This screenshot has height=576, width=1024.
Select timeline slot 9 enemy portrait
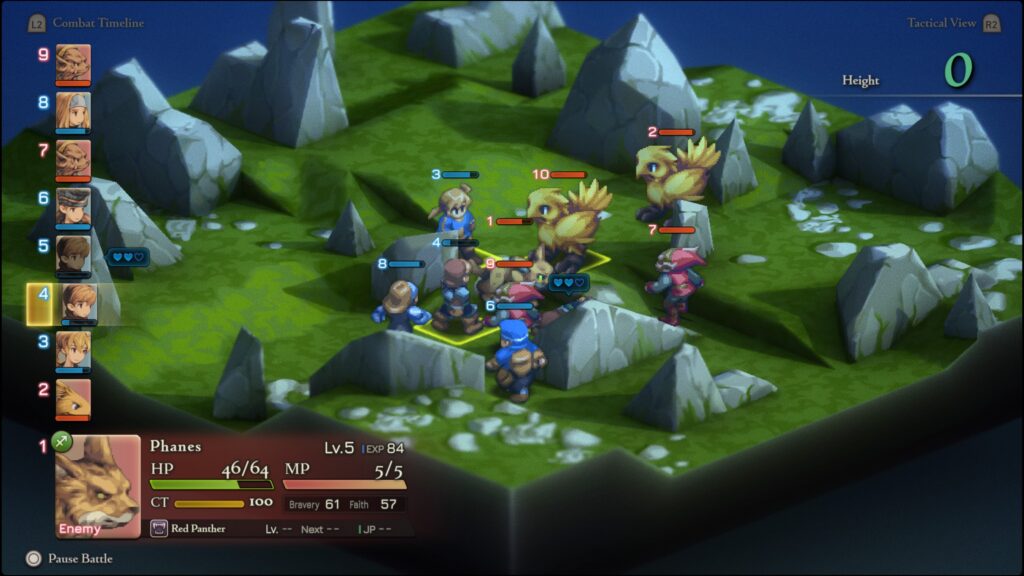(73, 61)
